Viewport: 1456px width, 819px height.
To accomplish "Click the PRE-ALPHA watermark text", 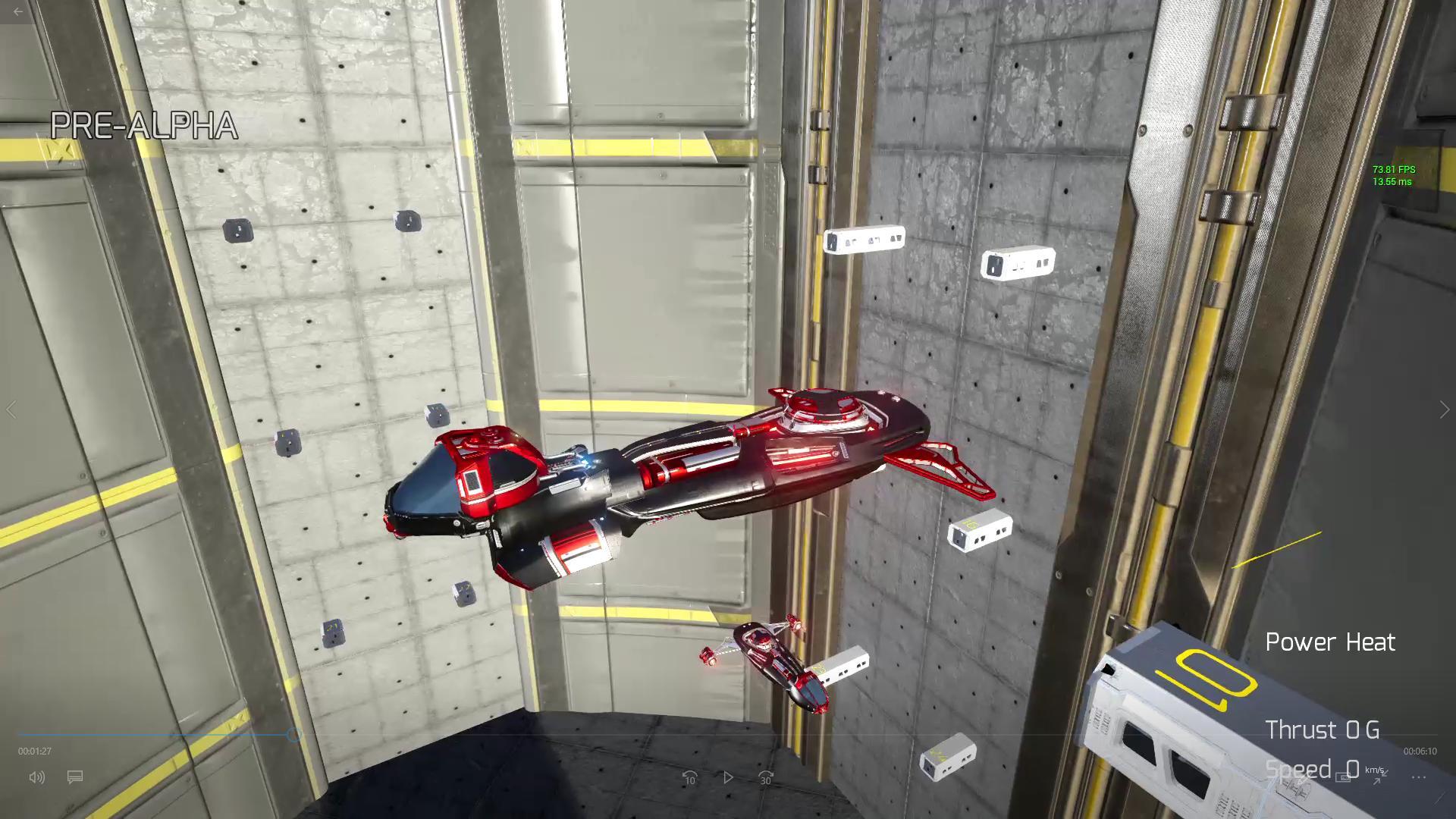I will click(143, 124).
